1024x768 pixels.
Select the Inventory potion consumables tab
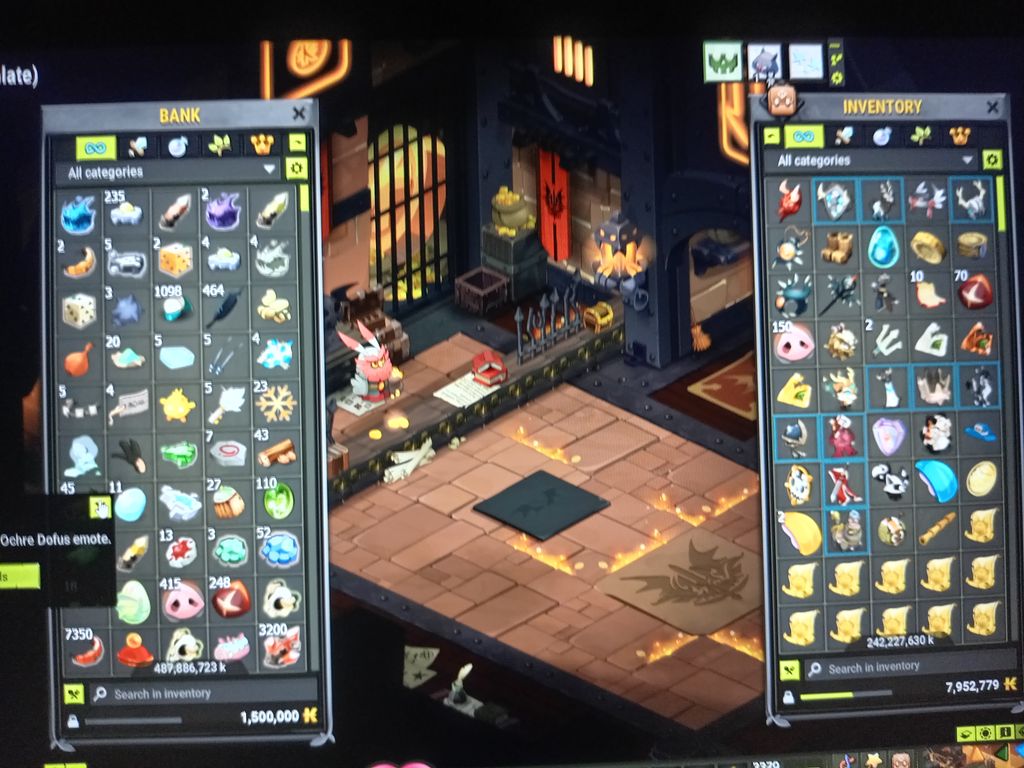click(881, 135)
